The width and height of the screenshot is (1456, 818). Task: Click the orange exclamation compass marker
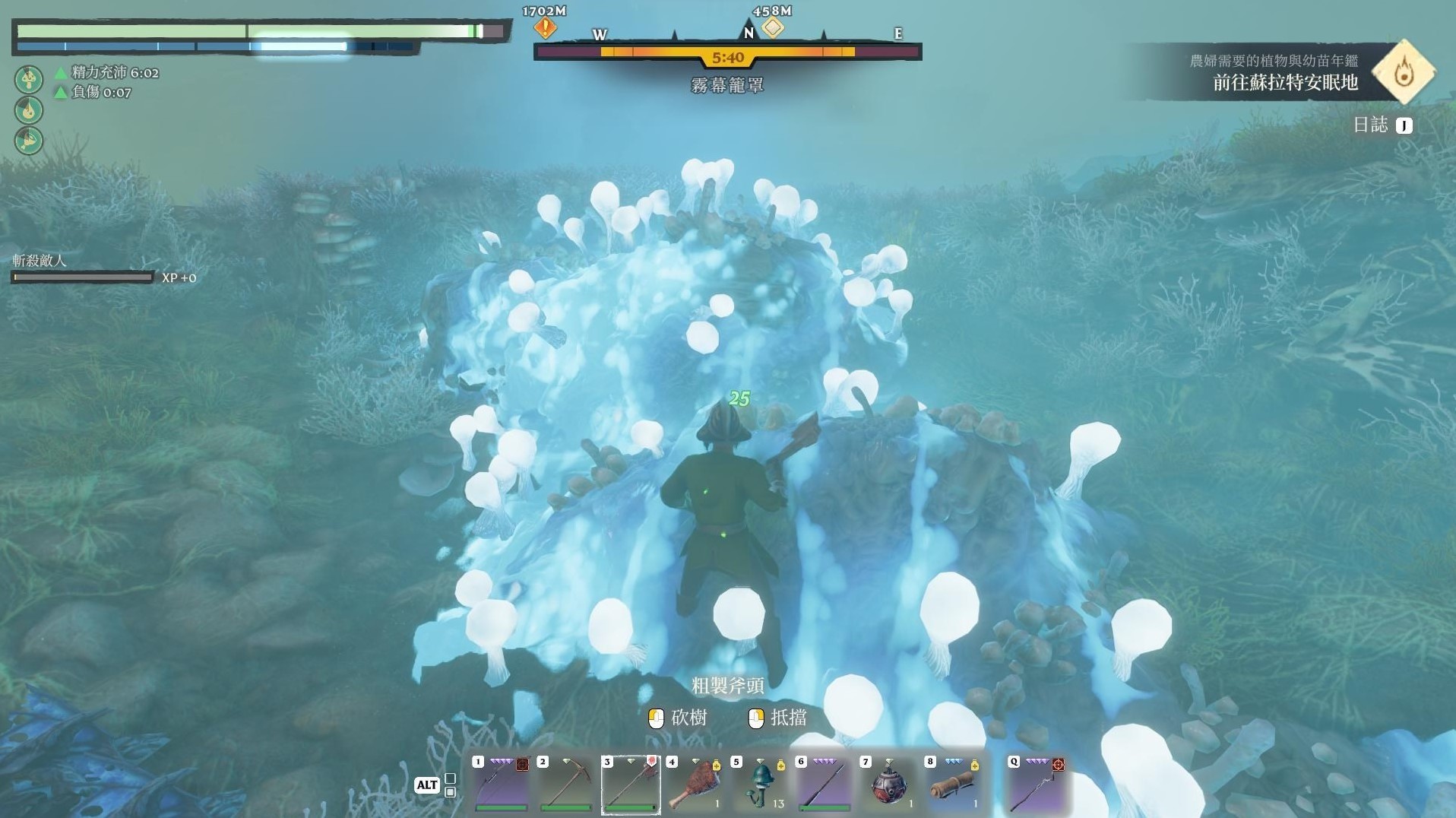pyautogui.click(x=545, y=29)
